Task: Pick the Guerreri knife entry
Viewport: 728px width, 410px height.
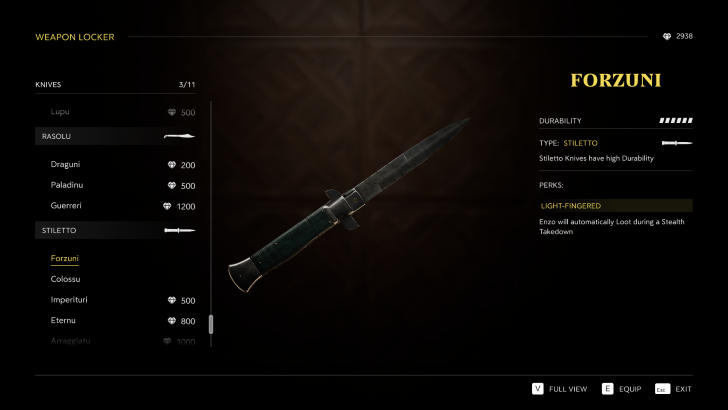Action: pyautogui.click(x=67, y=206)
